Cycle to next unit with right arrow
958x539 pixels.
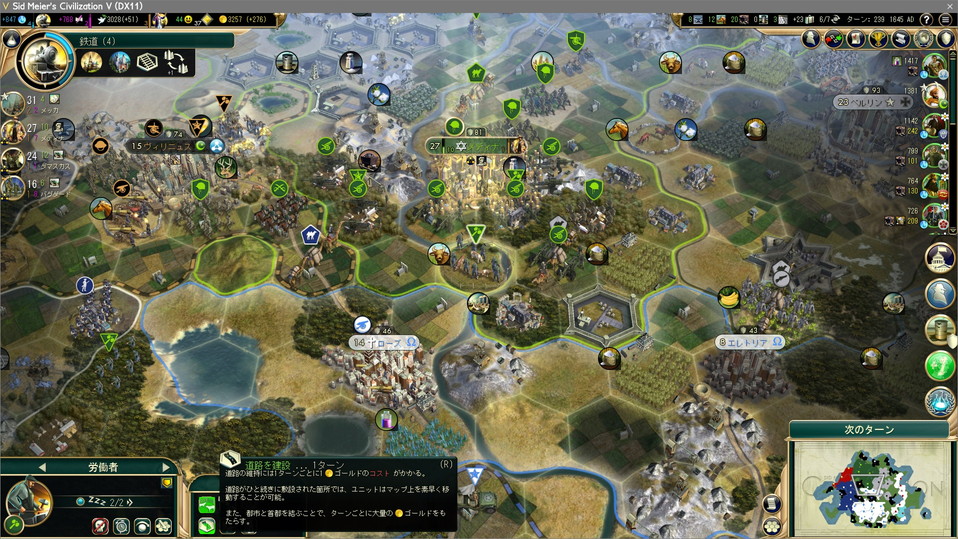point(164,467)
